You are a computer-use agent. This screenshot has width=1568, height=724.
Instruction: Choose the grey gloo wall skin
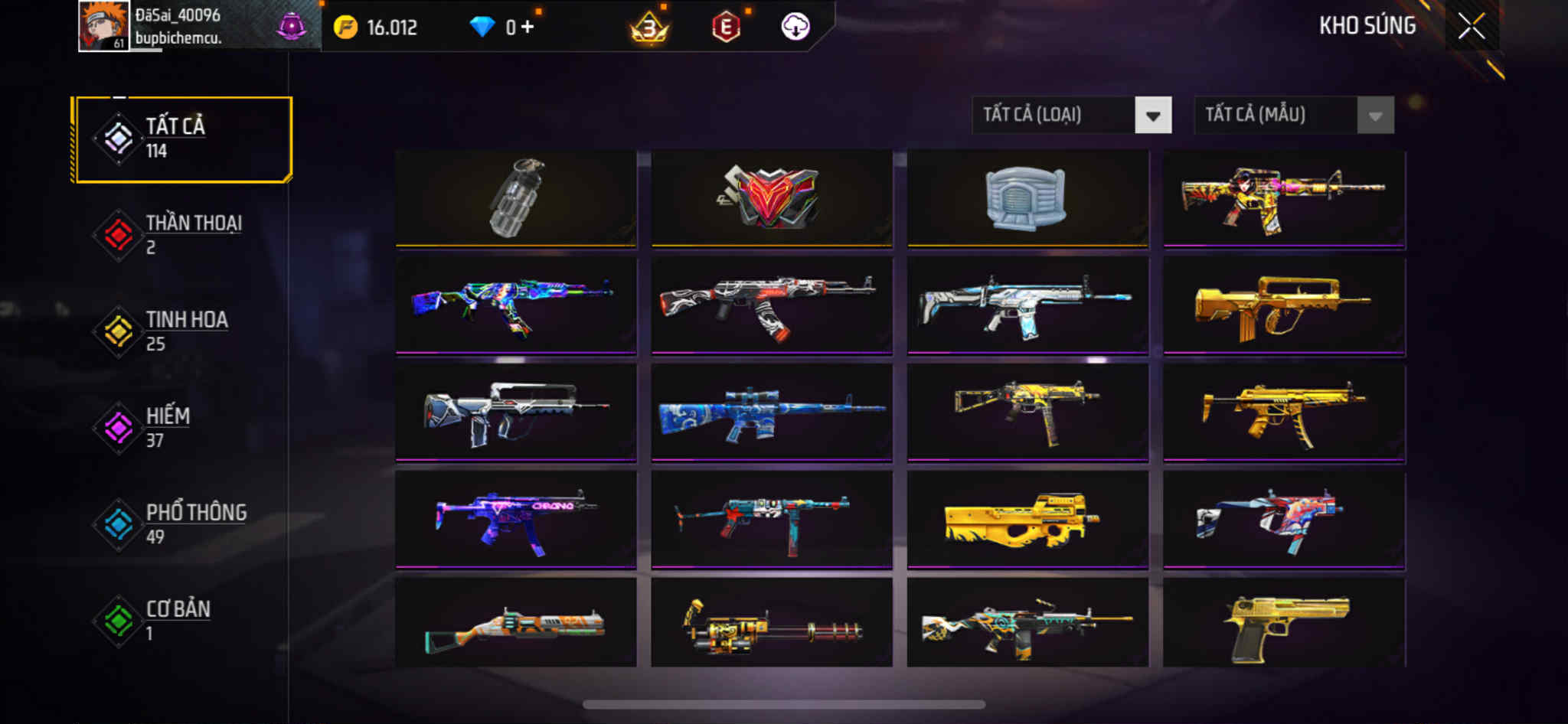click(x=1027, y=198)
